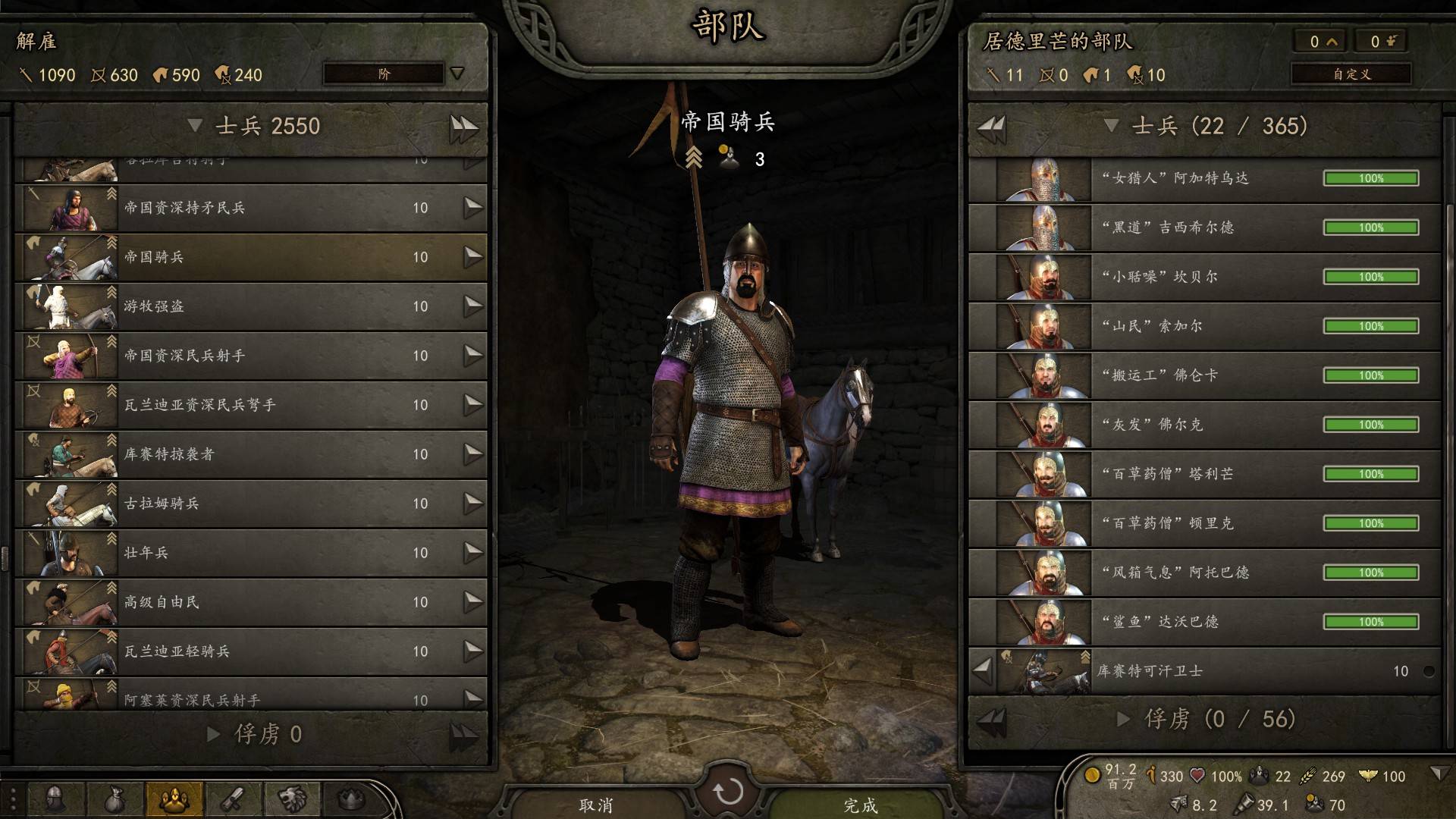
Task: Select the 帝国骑兵 troop row
Action: [250, 257]
